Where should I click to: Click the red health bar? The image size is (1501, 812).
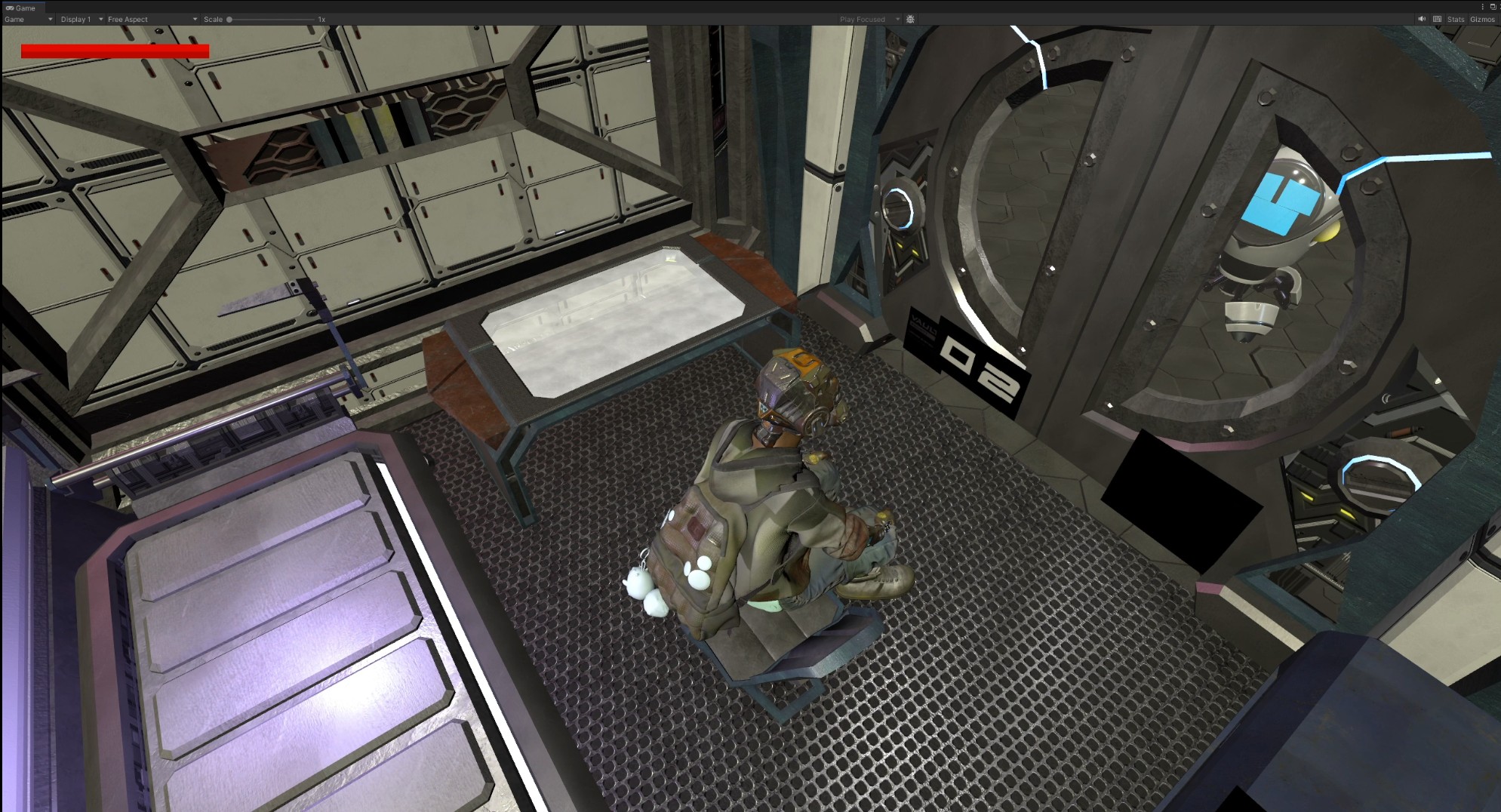[115, 51]
